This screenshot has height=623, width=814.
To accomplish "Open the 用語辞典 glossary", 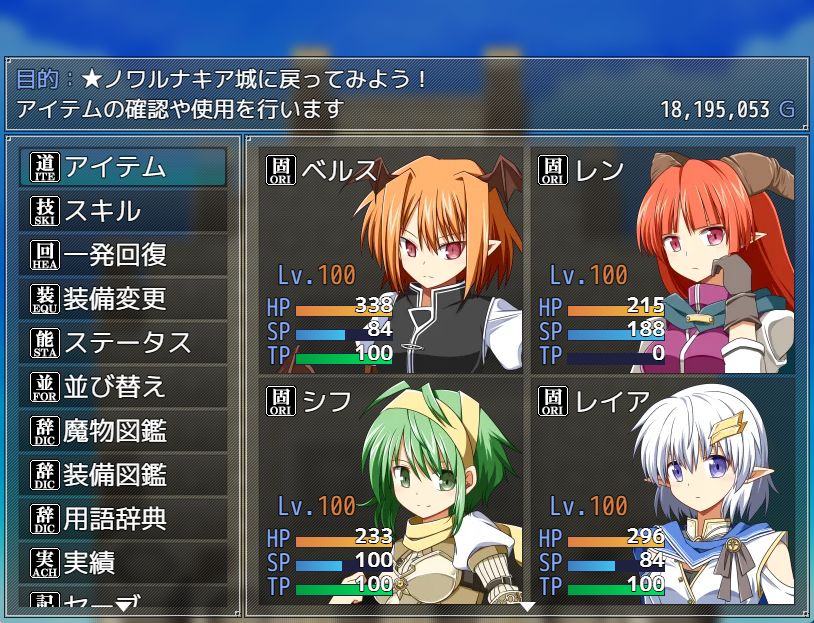I will pos(123,519).
